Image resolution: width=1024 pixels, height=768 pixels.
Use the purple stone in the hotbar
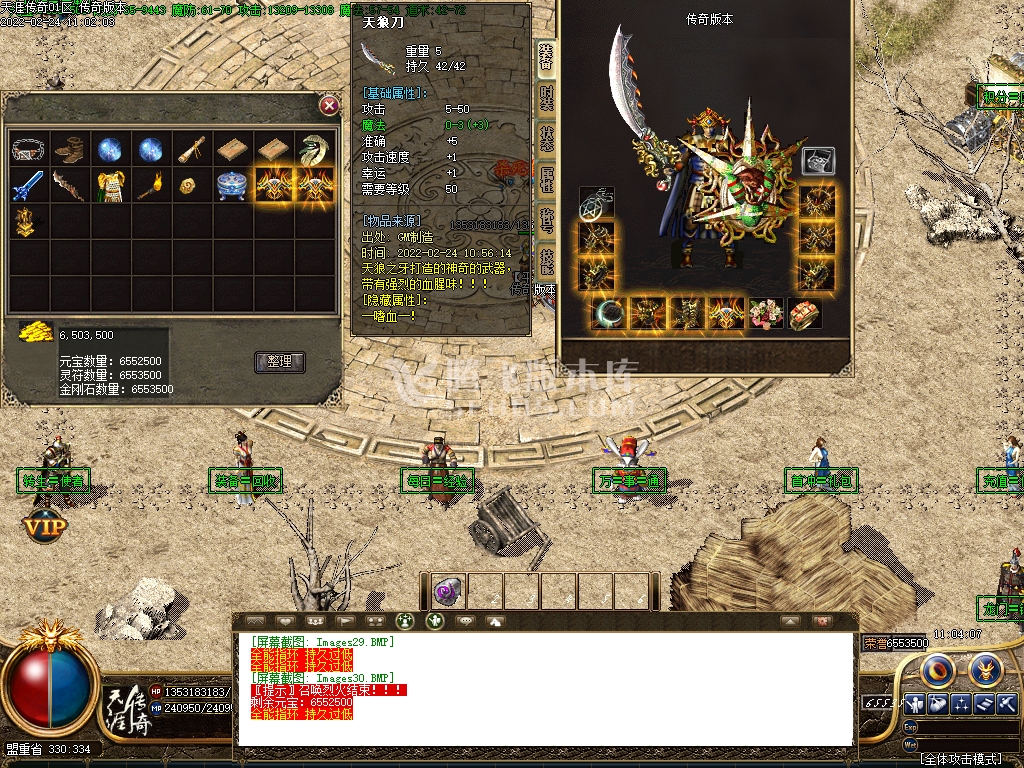coord(446,592)
